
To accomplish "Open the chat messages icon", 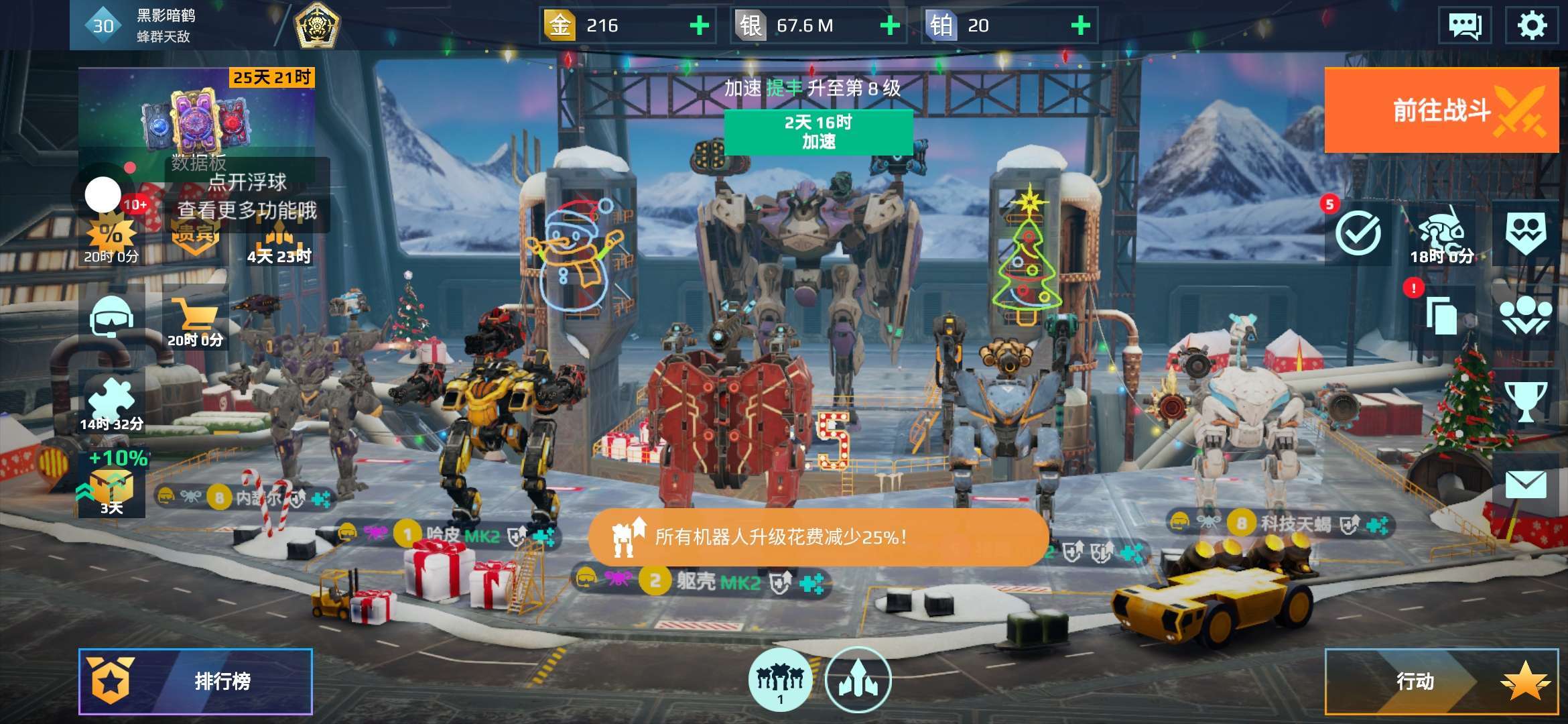I will point(1465,25).
